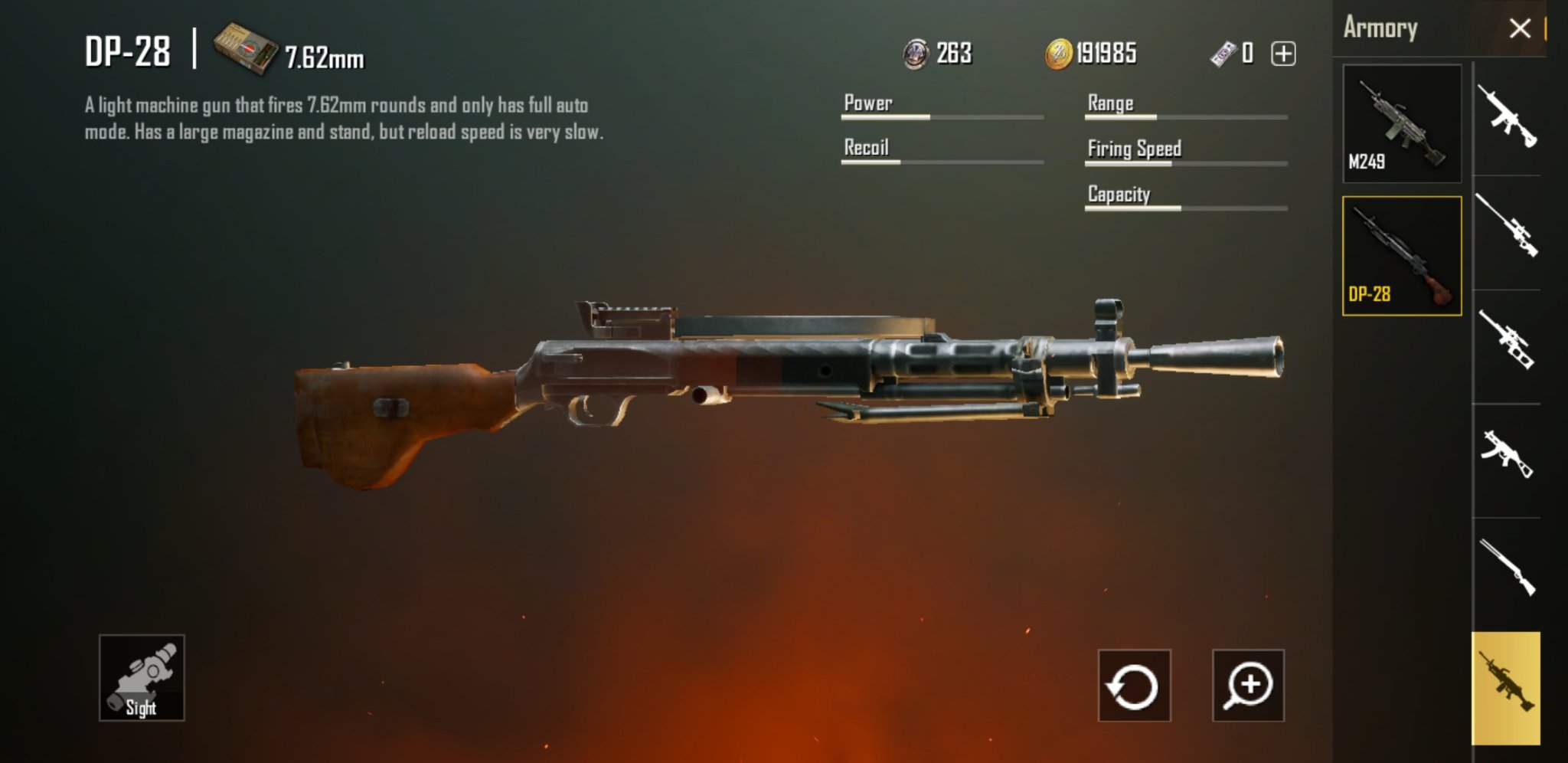Add more currency with the plus button

tap(1283, 54)
